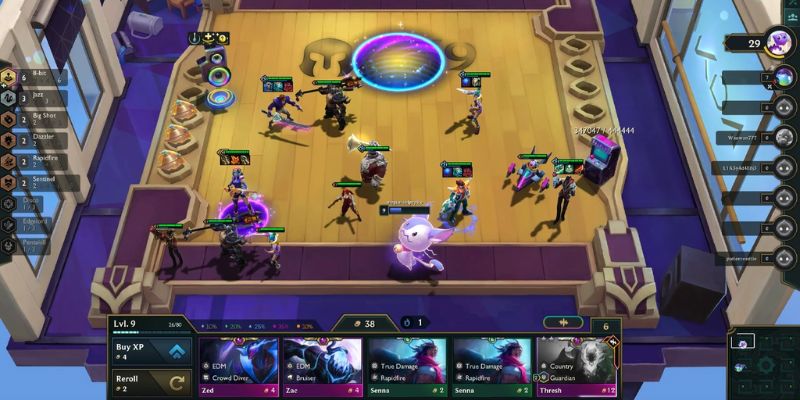Purchase Zac from the shop
800x400 pixels.
pyautogui.click(x=322, y=367)
